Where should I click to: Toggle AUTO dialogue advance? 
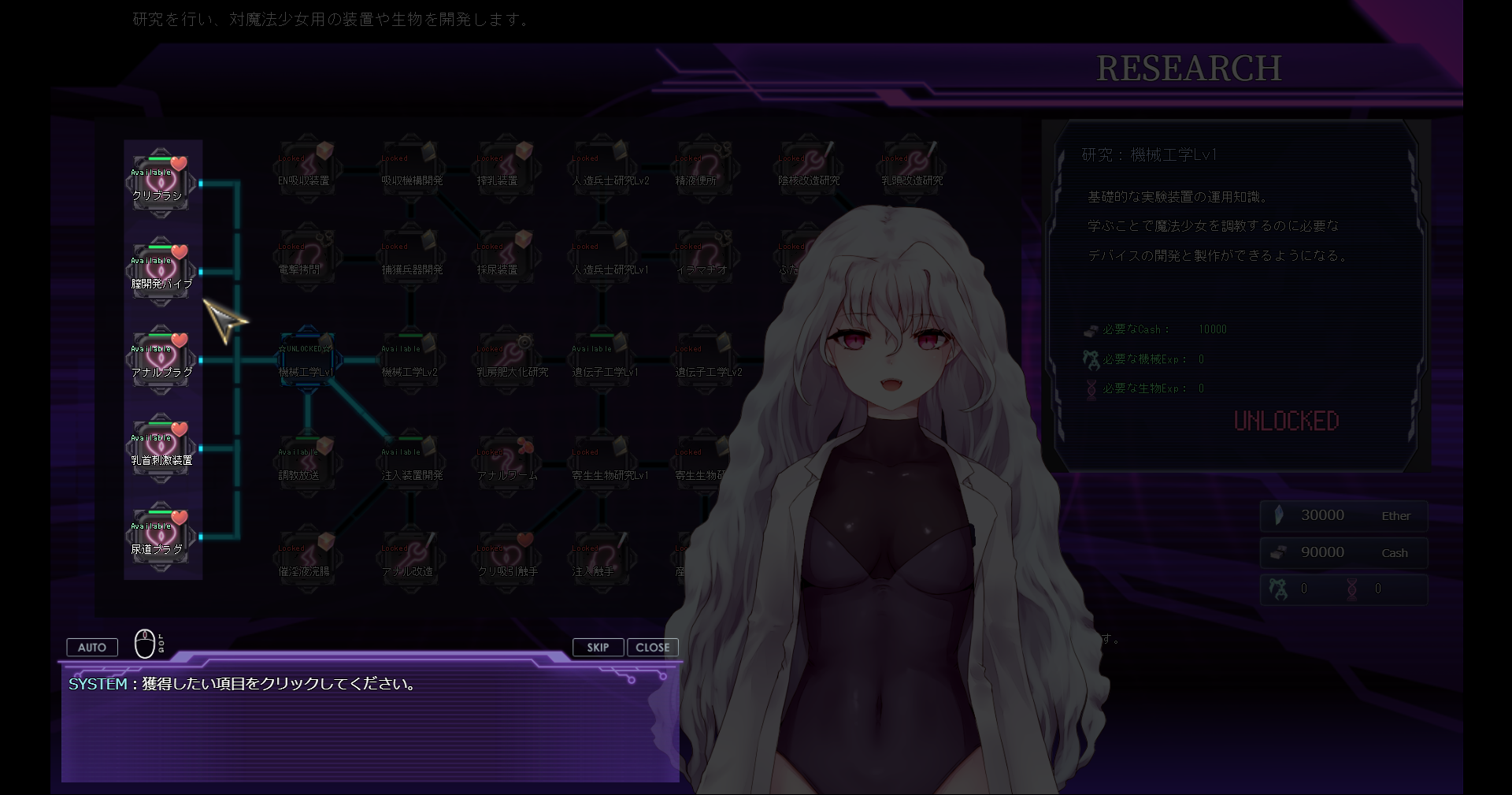pos(92,647)
